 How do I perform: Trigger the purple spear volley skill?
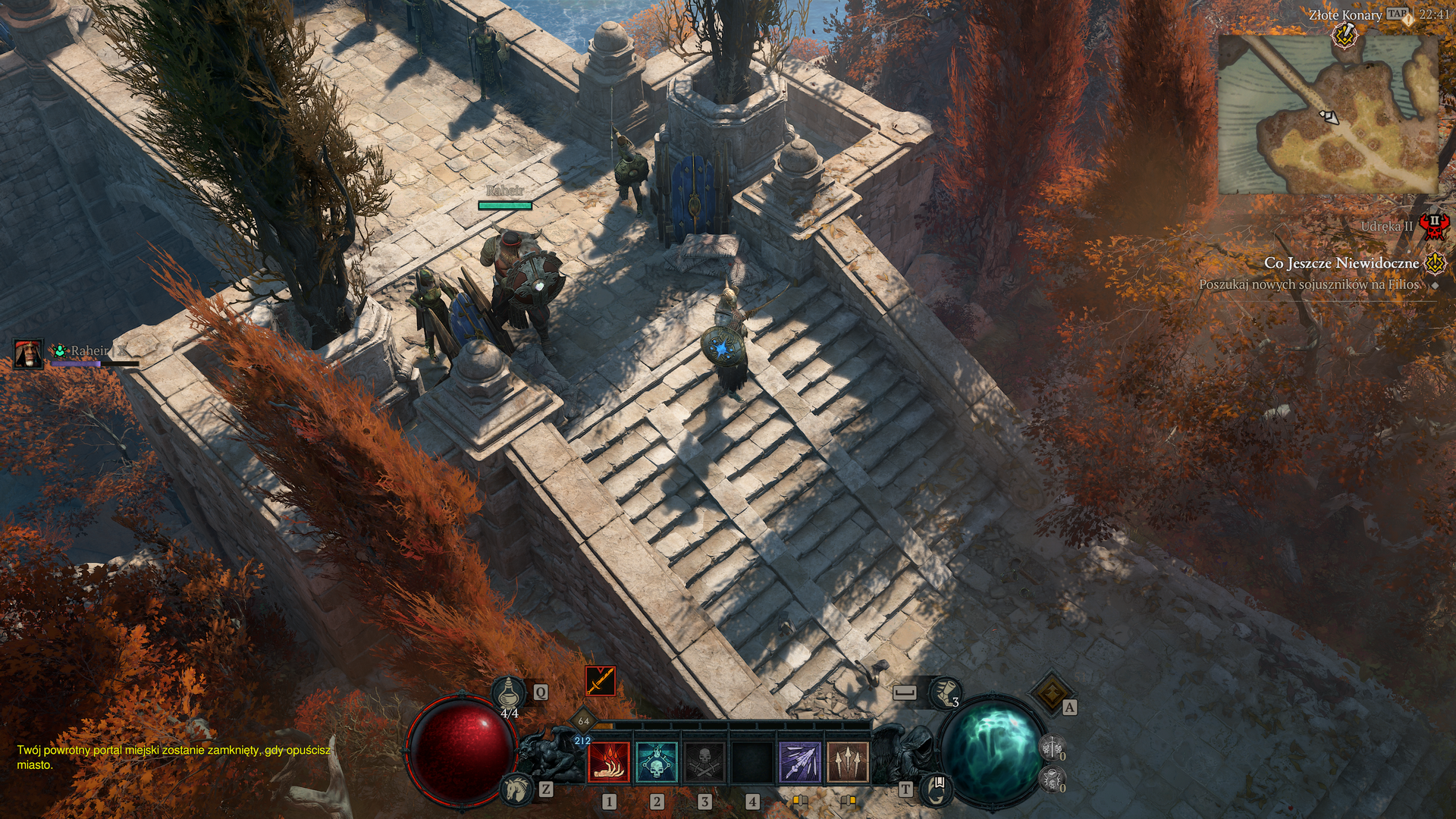pos(800,761)
